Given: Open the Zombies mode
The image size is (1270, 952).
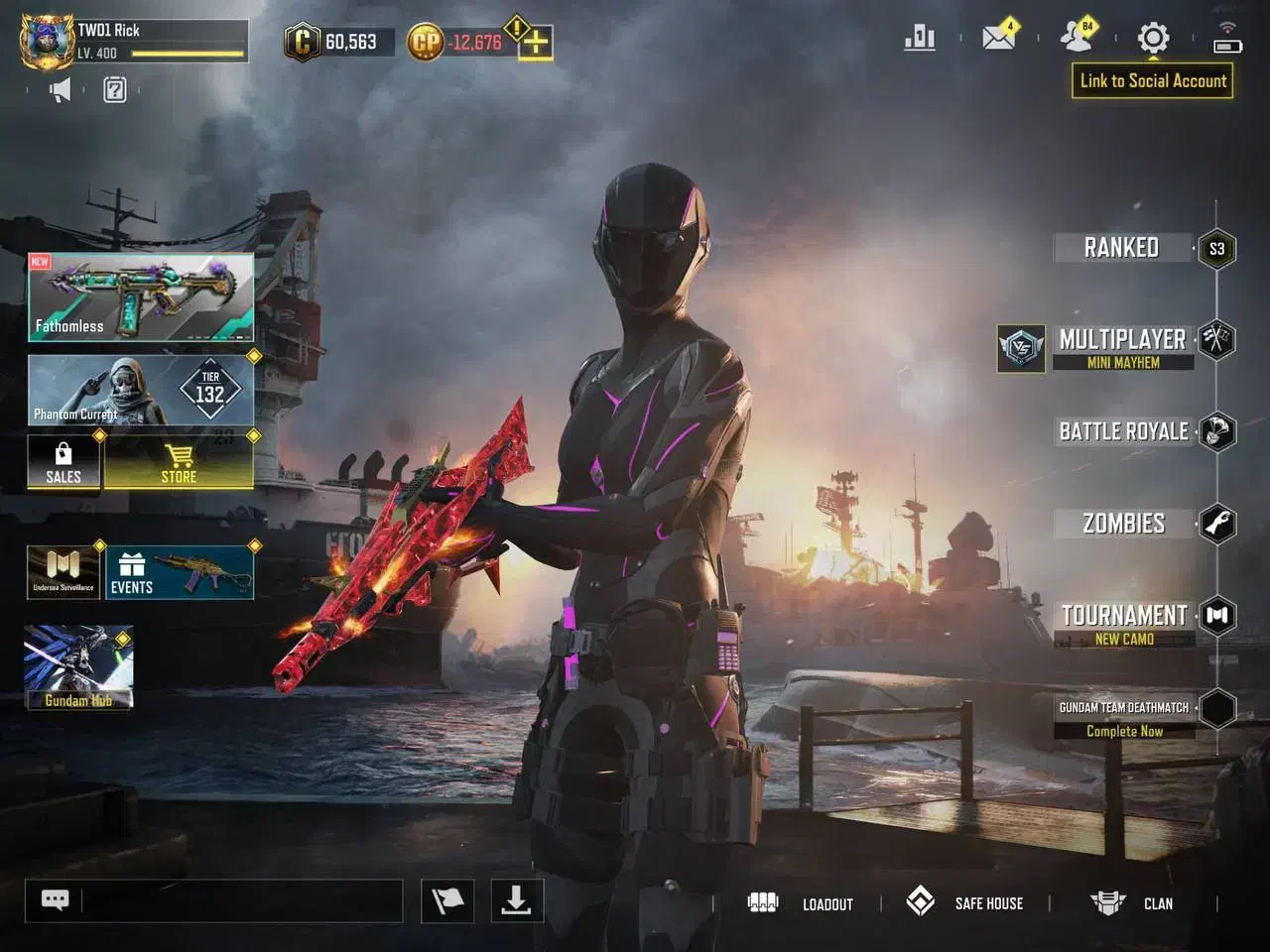Looking at the screenshot, I should click(1123, 524).
